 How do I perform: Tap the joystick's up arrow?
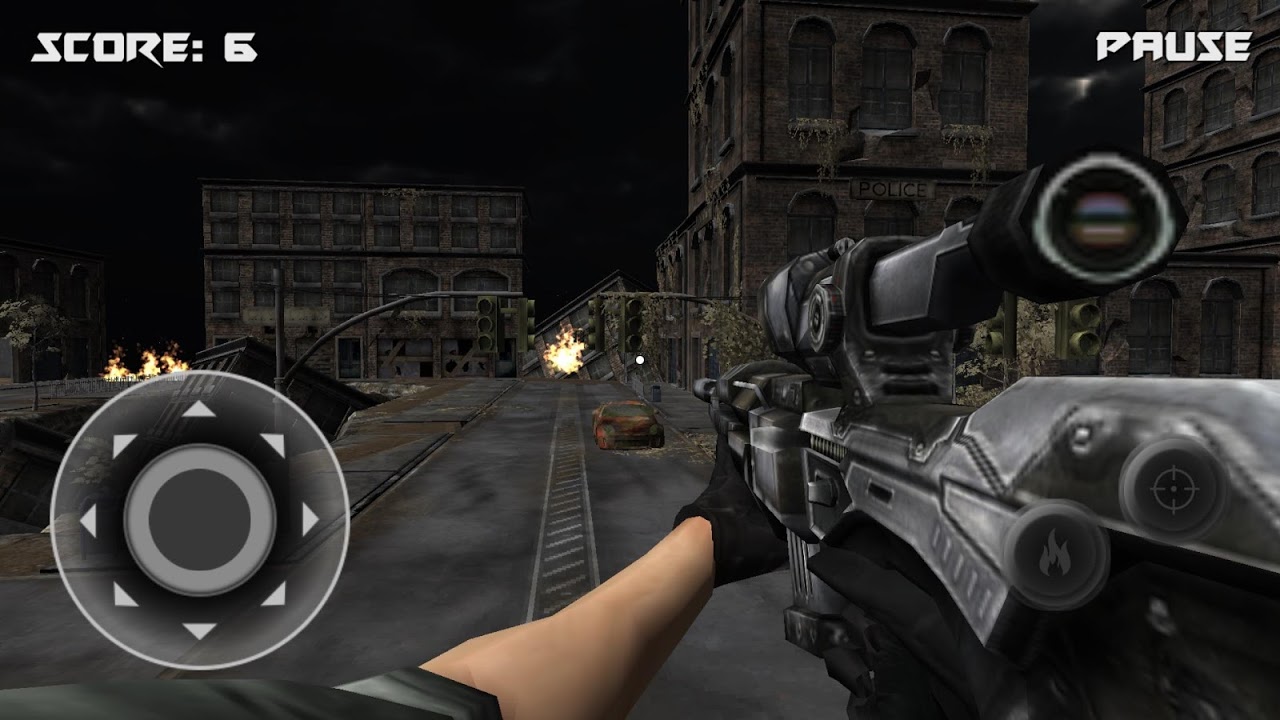(199, 409)
